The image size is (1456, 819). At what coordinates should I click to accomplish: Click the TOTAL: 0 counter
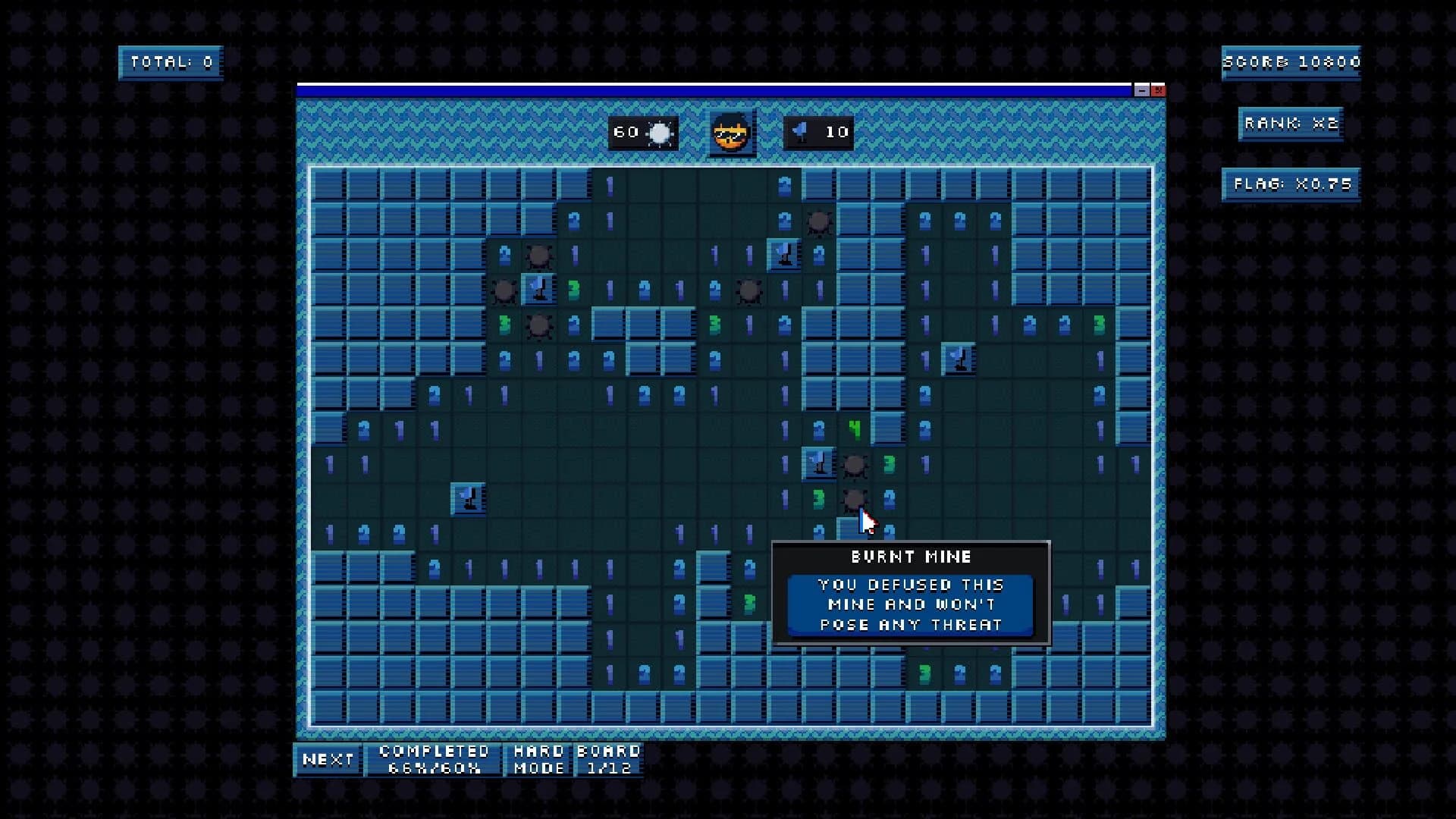tap(170, 62)
